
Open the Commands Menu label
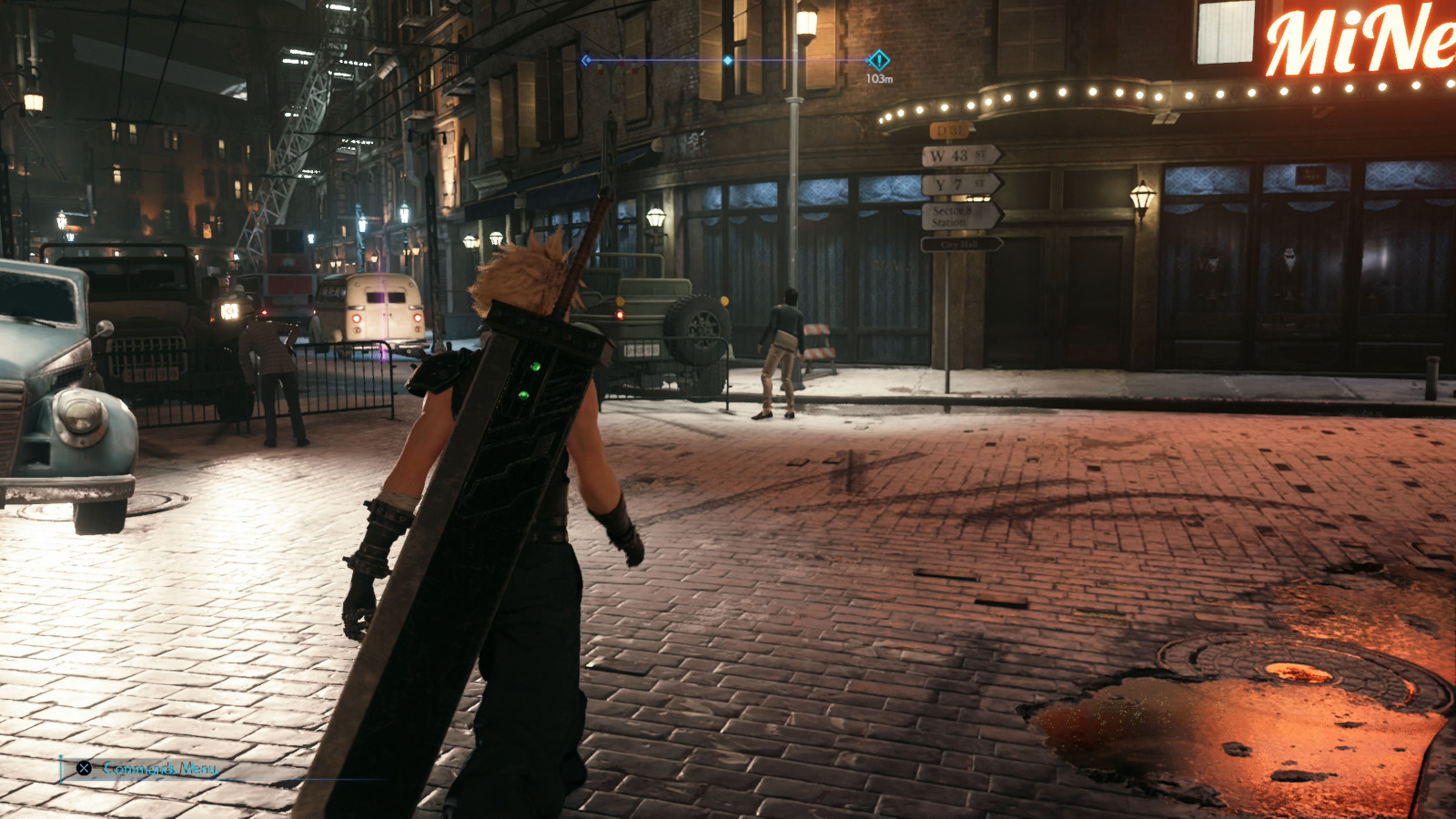pyautogui.click(x=159, y=769)
